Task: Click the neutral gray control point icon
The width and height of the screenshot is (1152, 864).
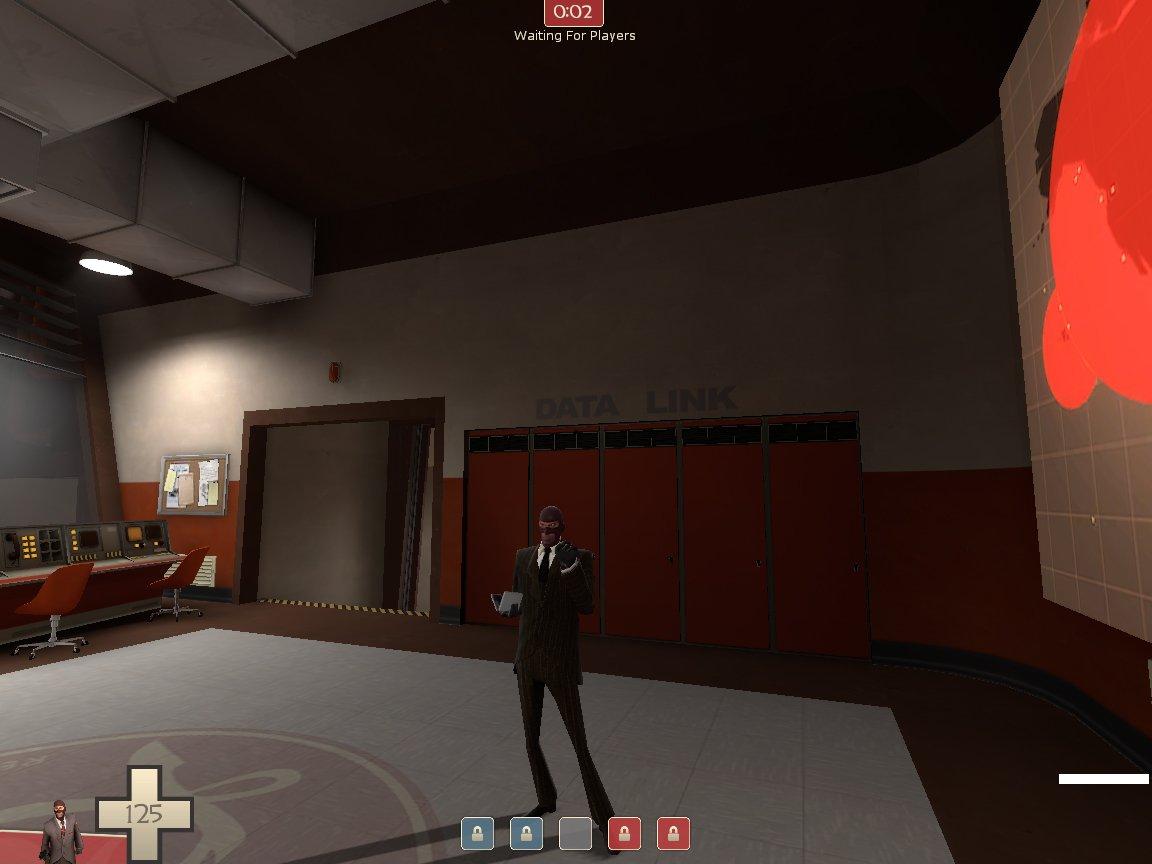Action: [x=575, y=833]
